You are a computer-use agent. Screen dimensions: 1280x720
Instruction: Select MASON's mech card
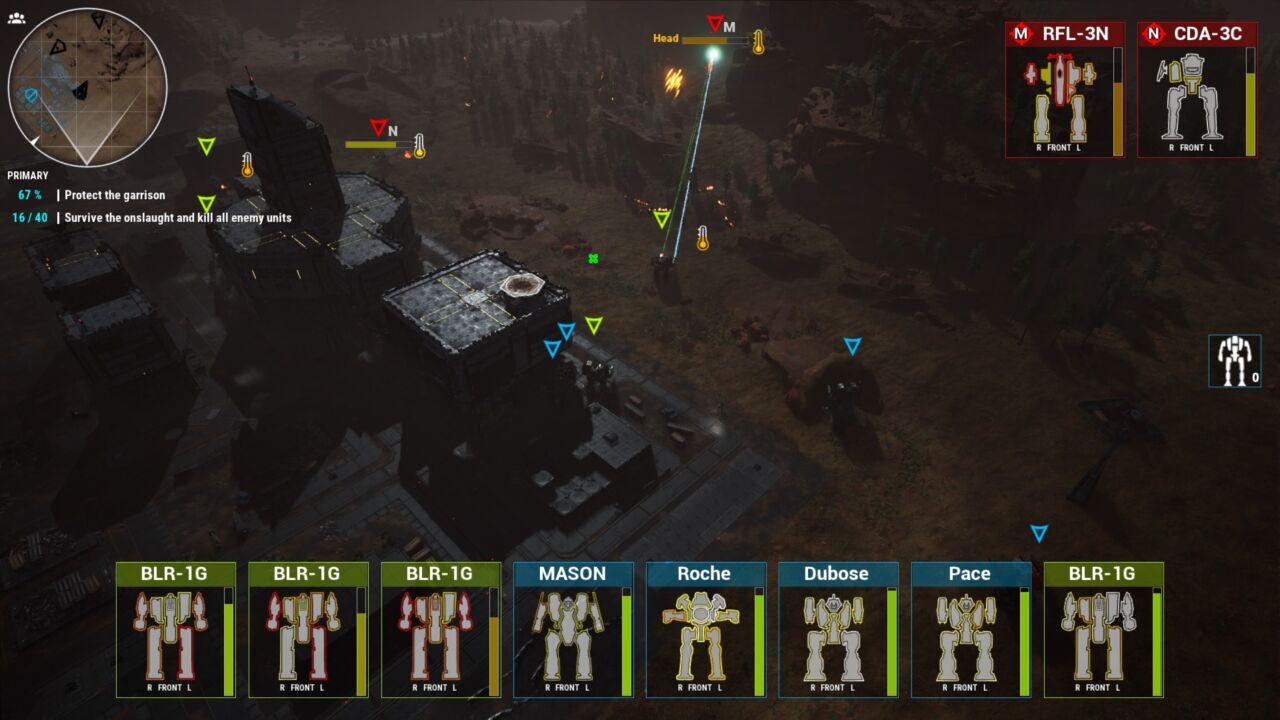coord(573,630)
